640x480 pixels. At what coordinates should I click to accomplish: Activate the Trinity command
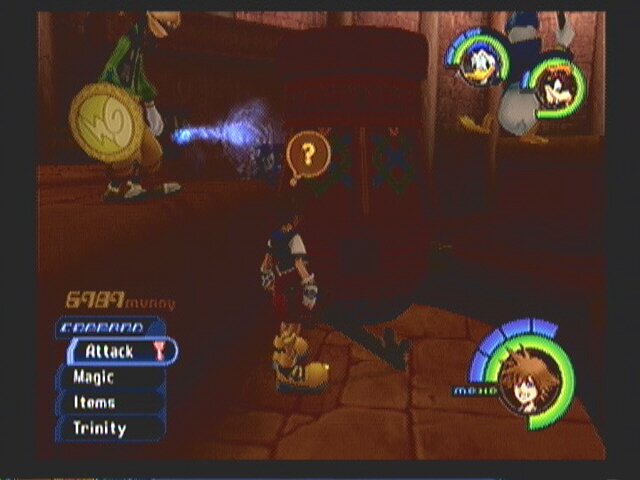coord(110,428)
